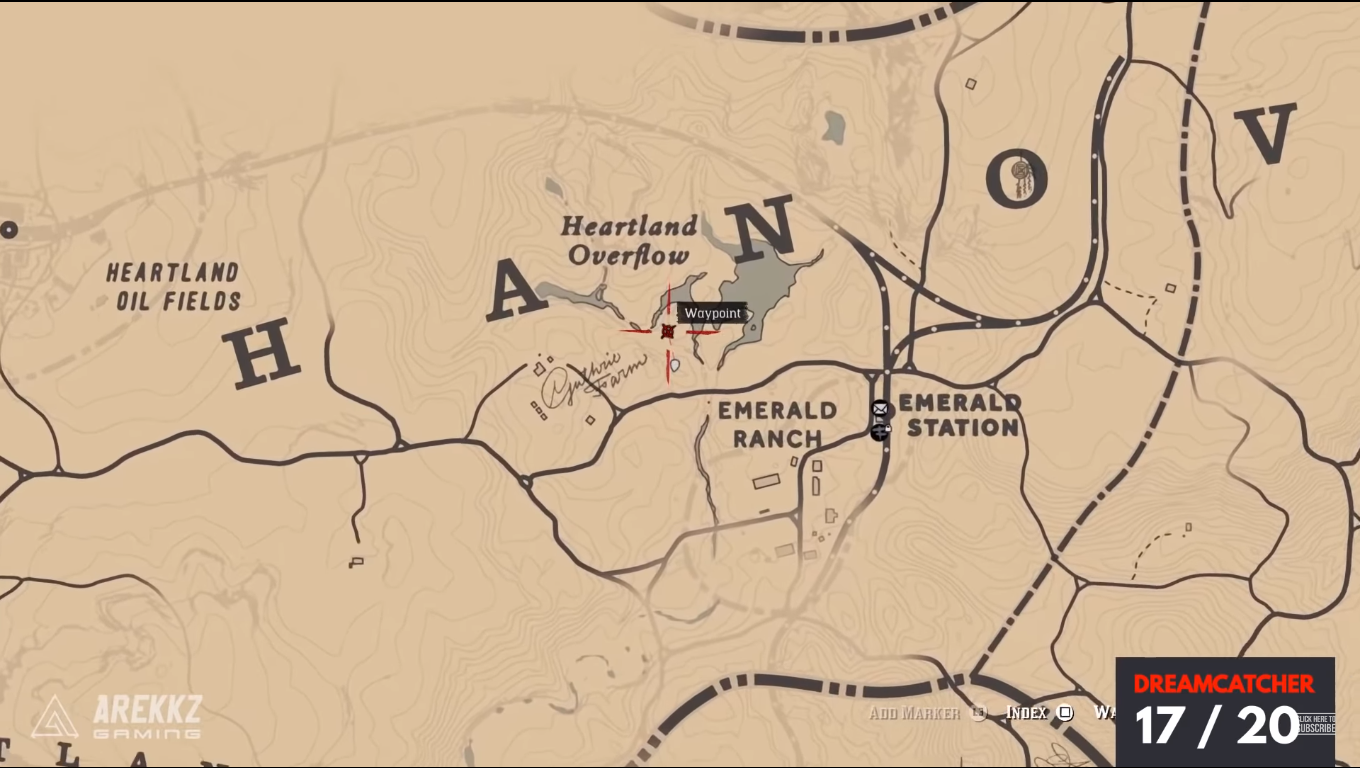Image resolution: width=1360 pixels, height=768 pixels.
Task: Click the square button icon next to Index
Action: pos(1064,713)
